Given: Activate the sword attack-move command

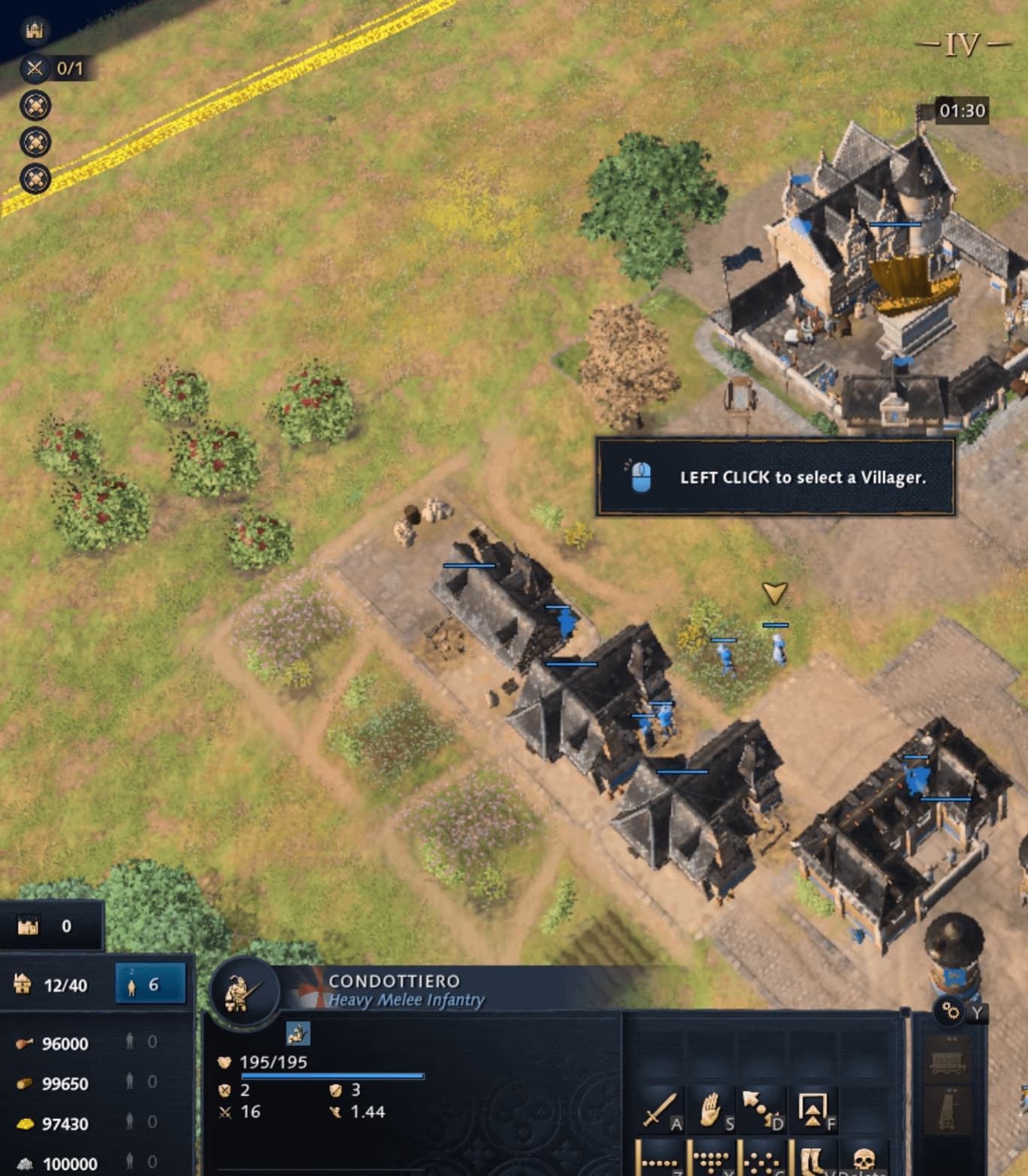Looking at the screenshot, I should (660, 1110).
